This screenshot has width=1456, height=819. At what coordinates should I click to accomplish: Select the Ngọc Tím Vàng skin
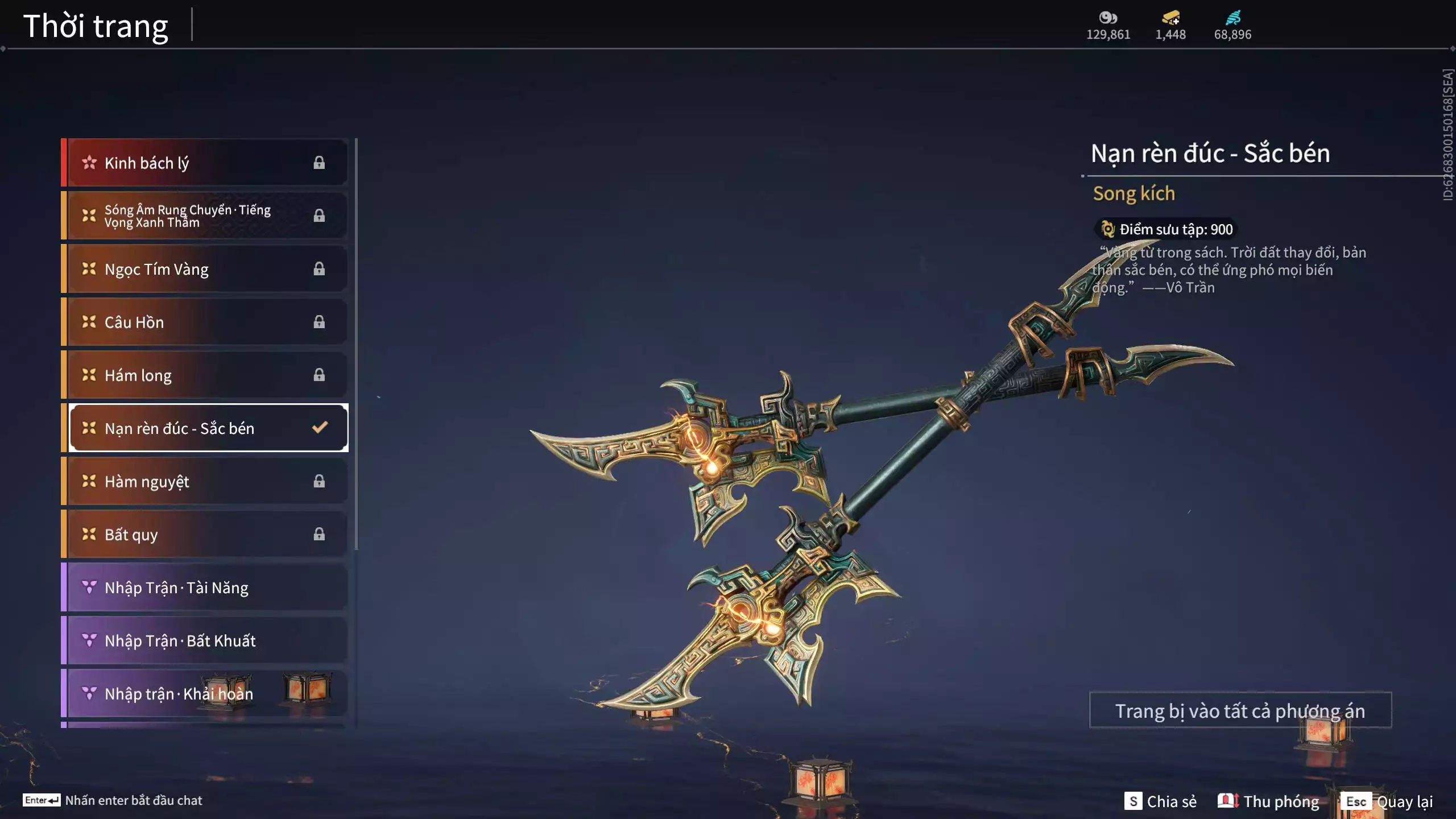point(205,269)
